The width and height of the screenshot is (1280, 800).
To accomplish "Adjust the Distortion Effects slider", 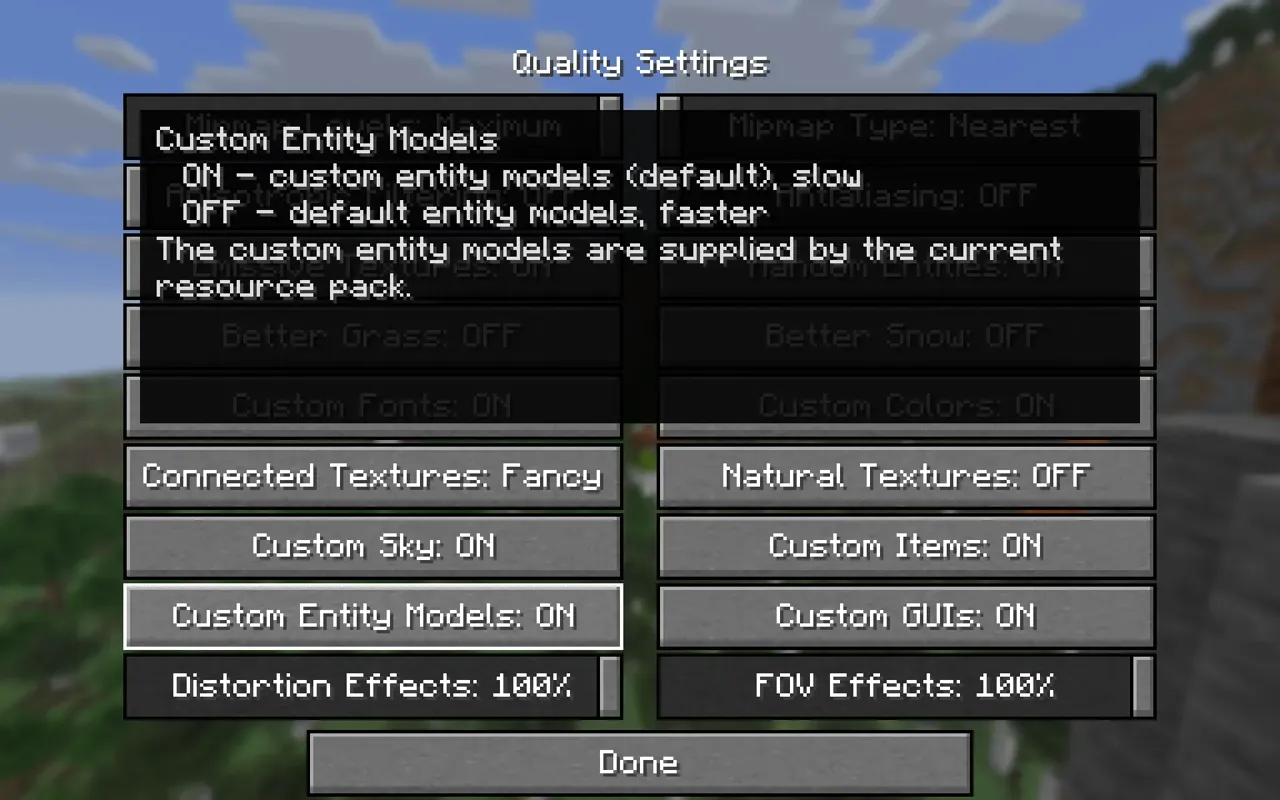I will pyautogui.click(x=373, y=687).
